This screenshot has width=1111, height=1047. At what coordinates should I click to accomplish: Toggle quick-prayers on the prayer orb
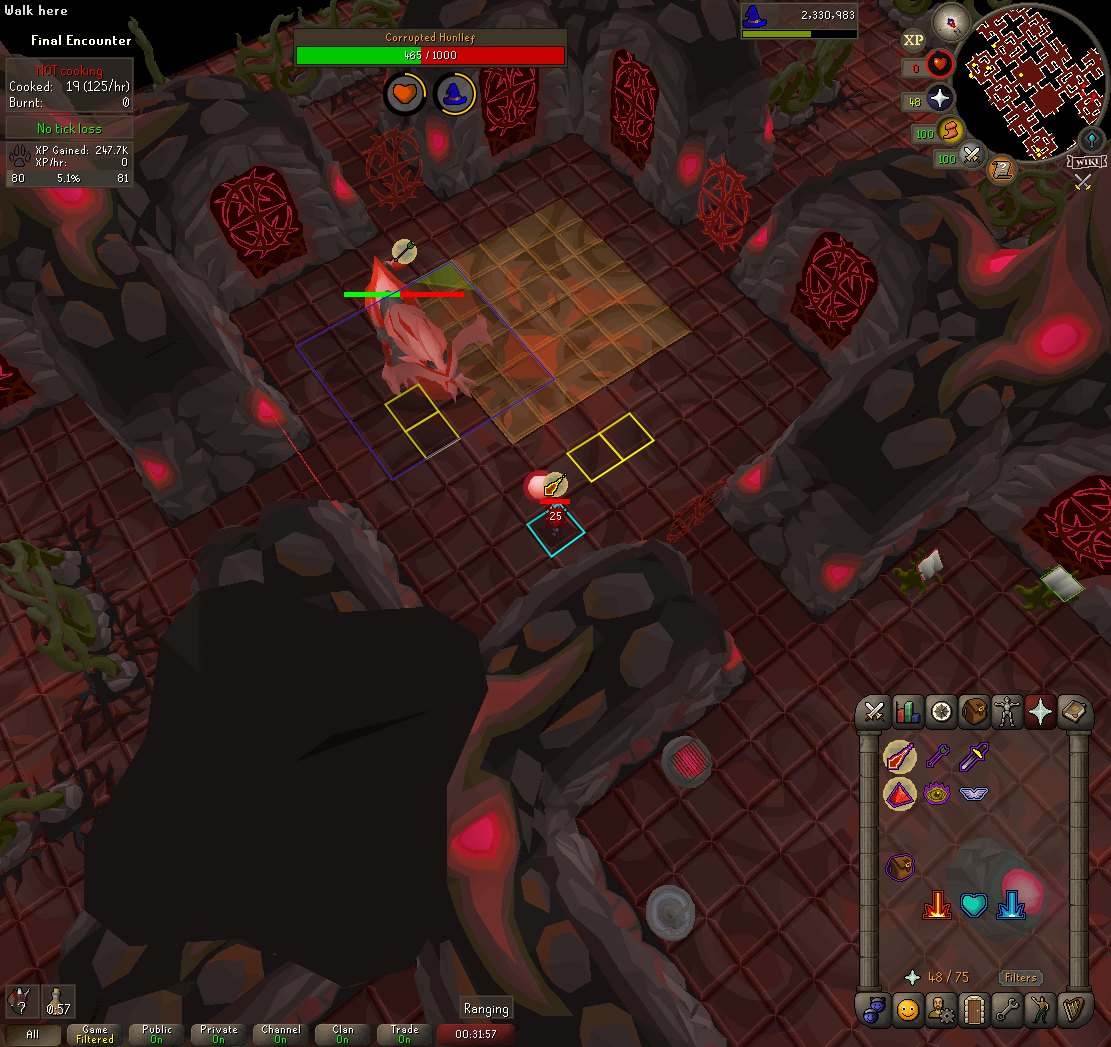pos(940,99)
